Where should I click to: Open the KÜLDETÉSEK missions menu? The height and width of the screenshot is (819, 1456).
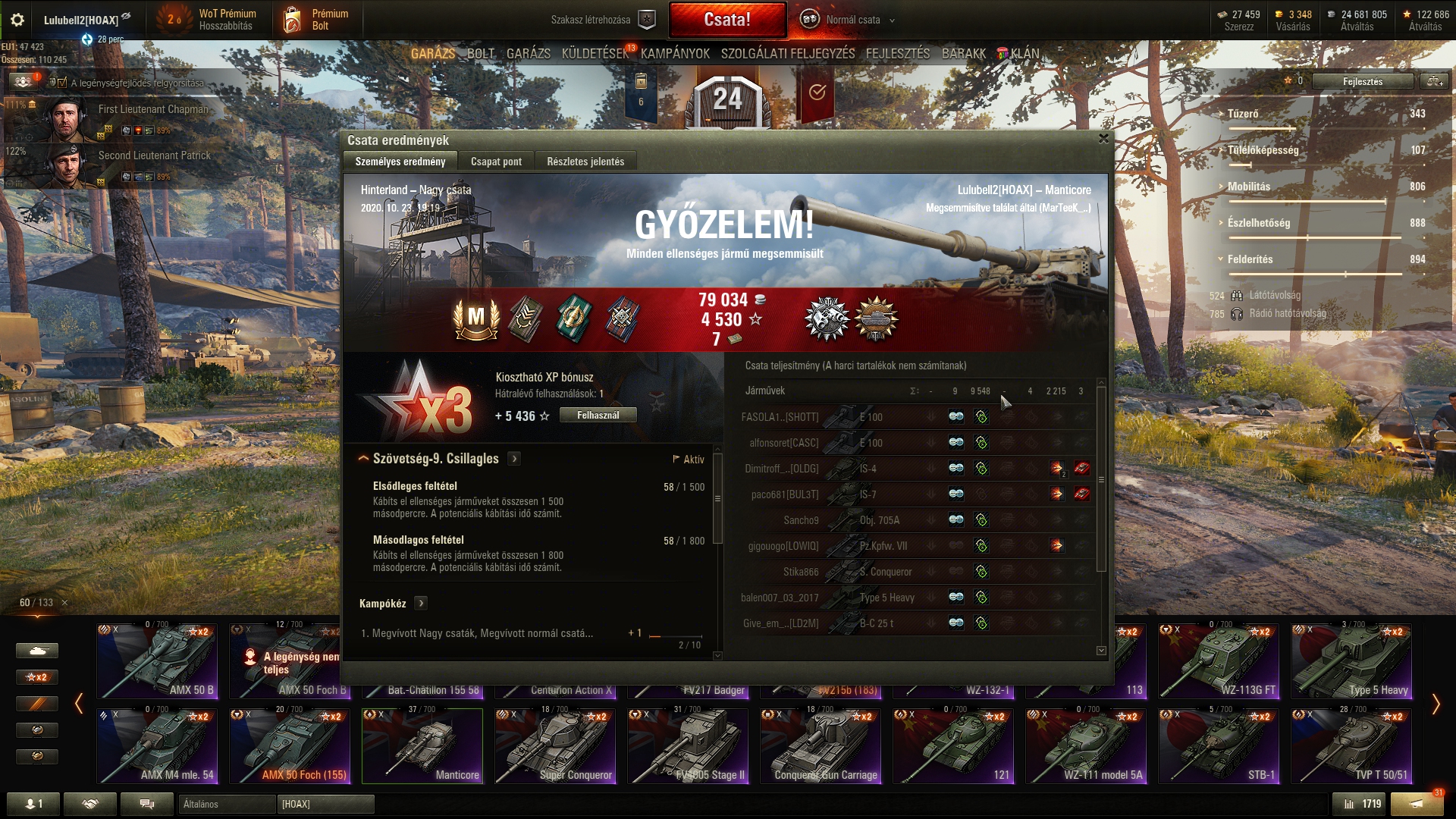[x=595, y=54]
